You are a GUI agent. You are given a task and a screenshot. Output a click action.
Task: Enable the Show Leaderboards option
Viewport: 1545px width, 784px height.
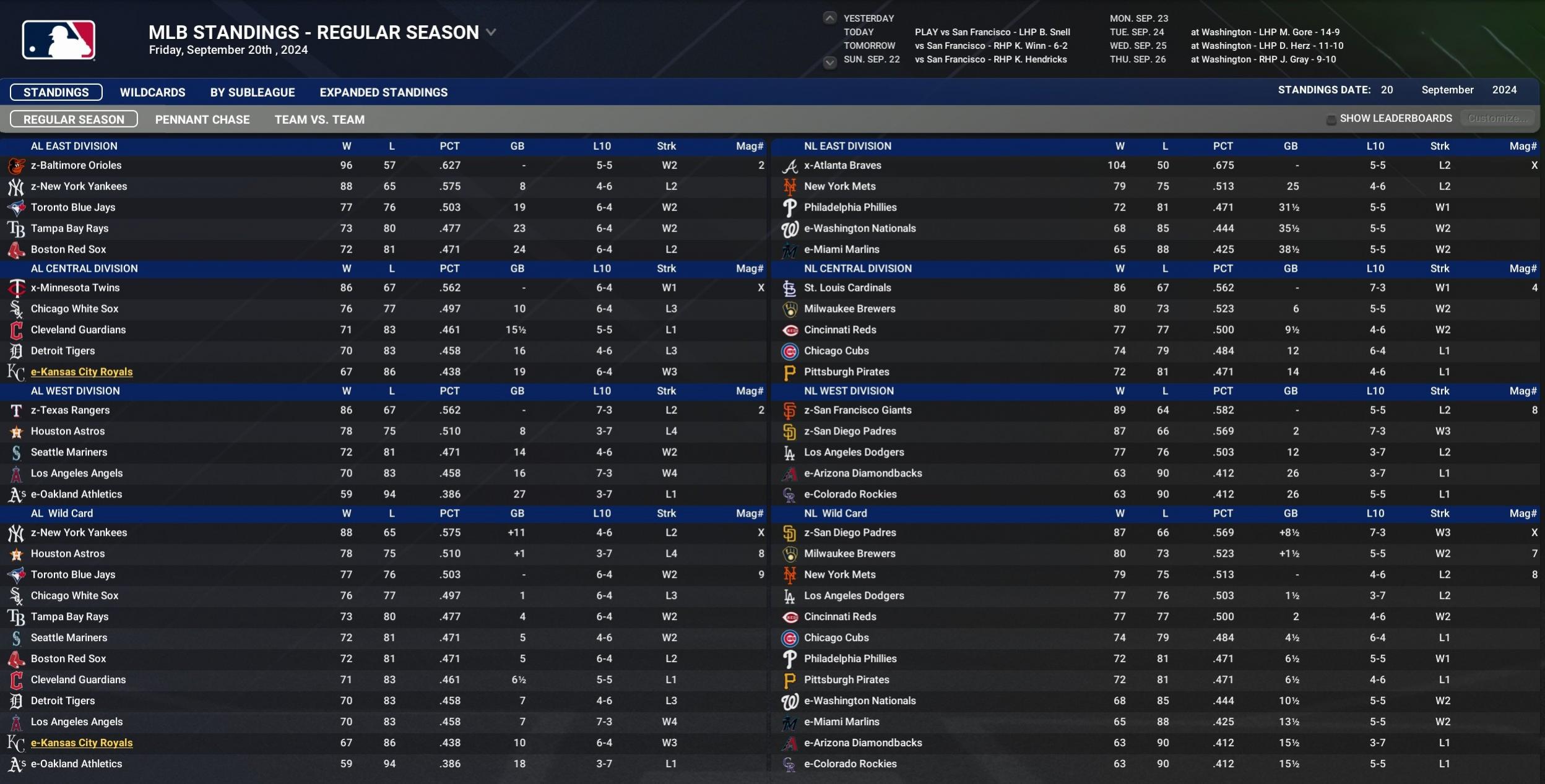coord(1332,118)
